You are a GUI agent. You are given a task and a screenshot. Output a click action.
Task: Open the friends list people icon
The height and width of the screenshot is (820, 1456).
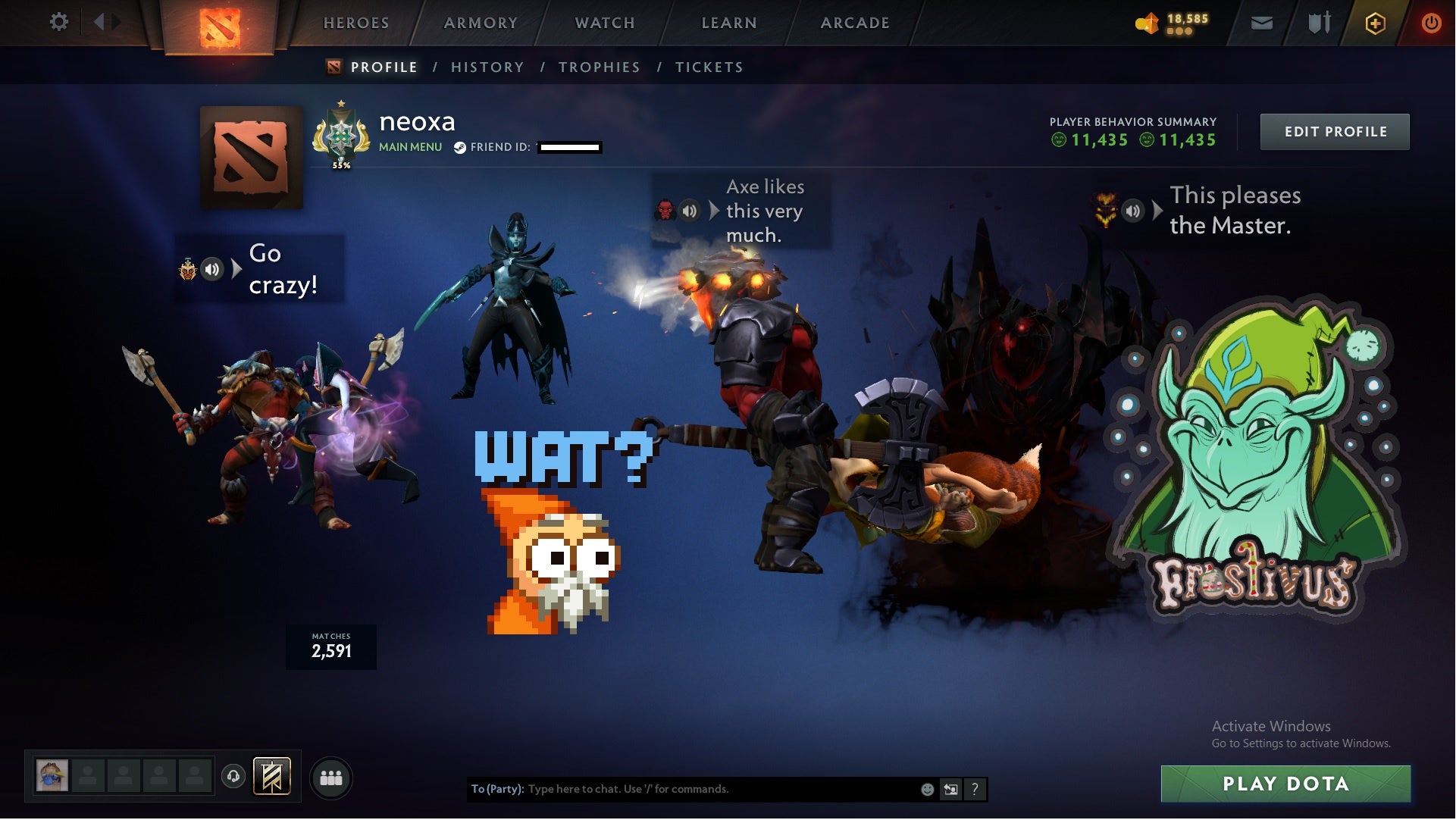coord(331,776)
